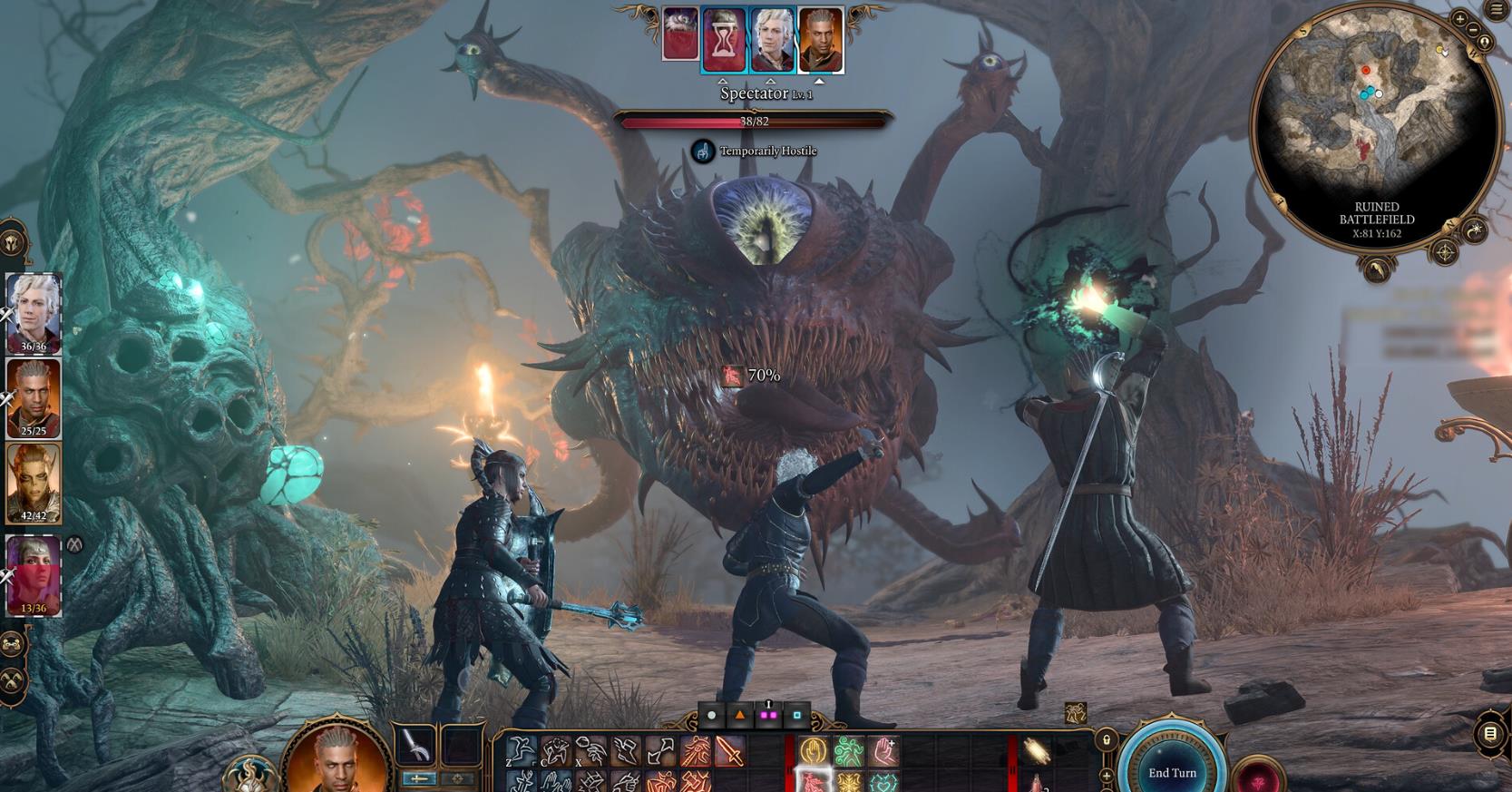Image resolution: width=1512 pixels, height=792 pixels.
Task: Select Wyll's party portrait with 25/25 health
Action: click(34, 397)
